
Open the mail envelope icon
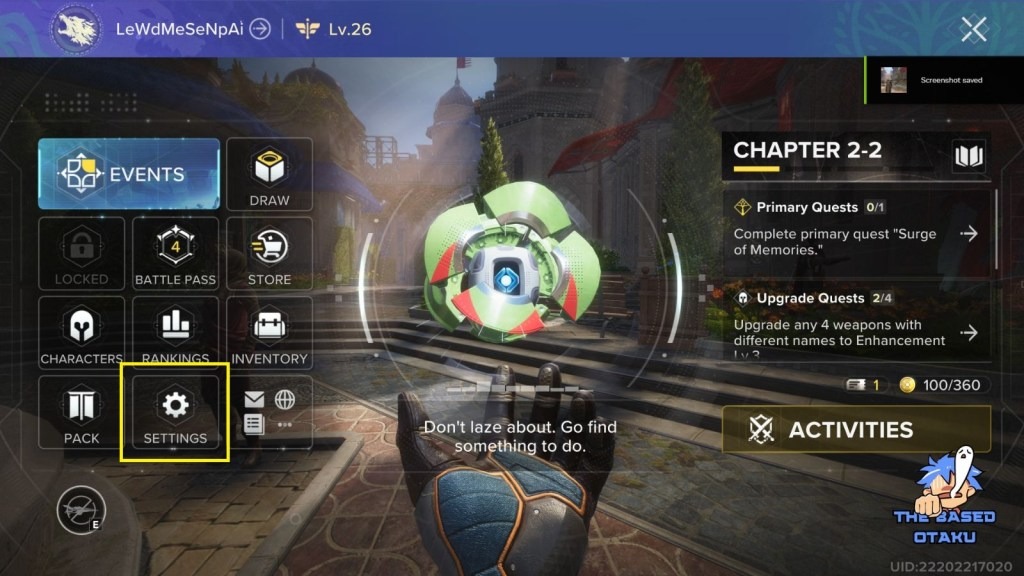(255, 400)
